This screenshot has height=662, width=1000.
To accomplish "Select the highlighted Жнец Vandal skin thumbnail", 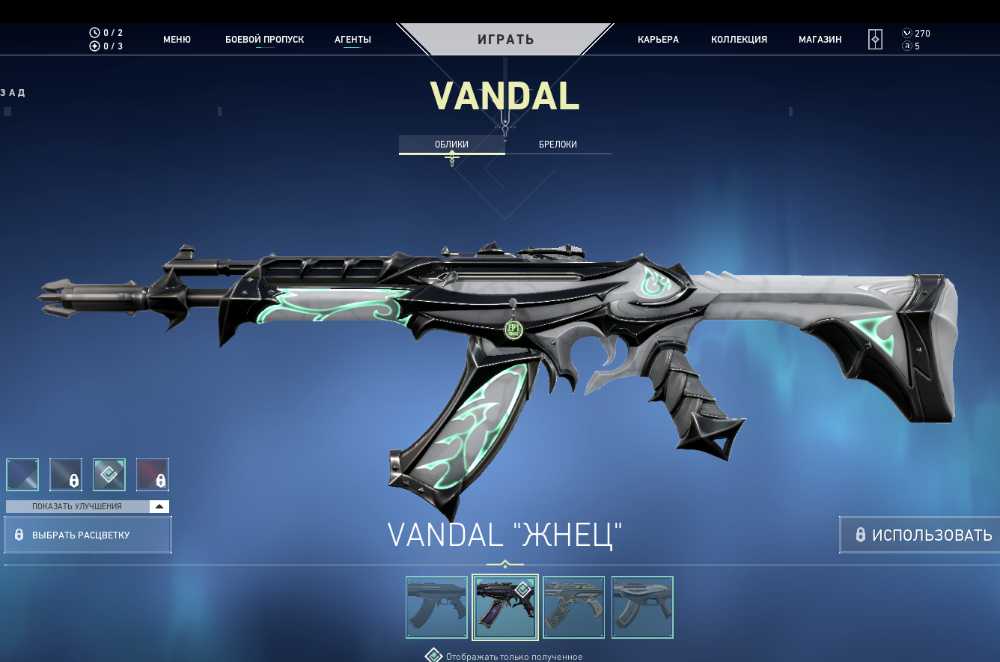I will pos(505,607).
